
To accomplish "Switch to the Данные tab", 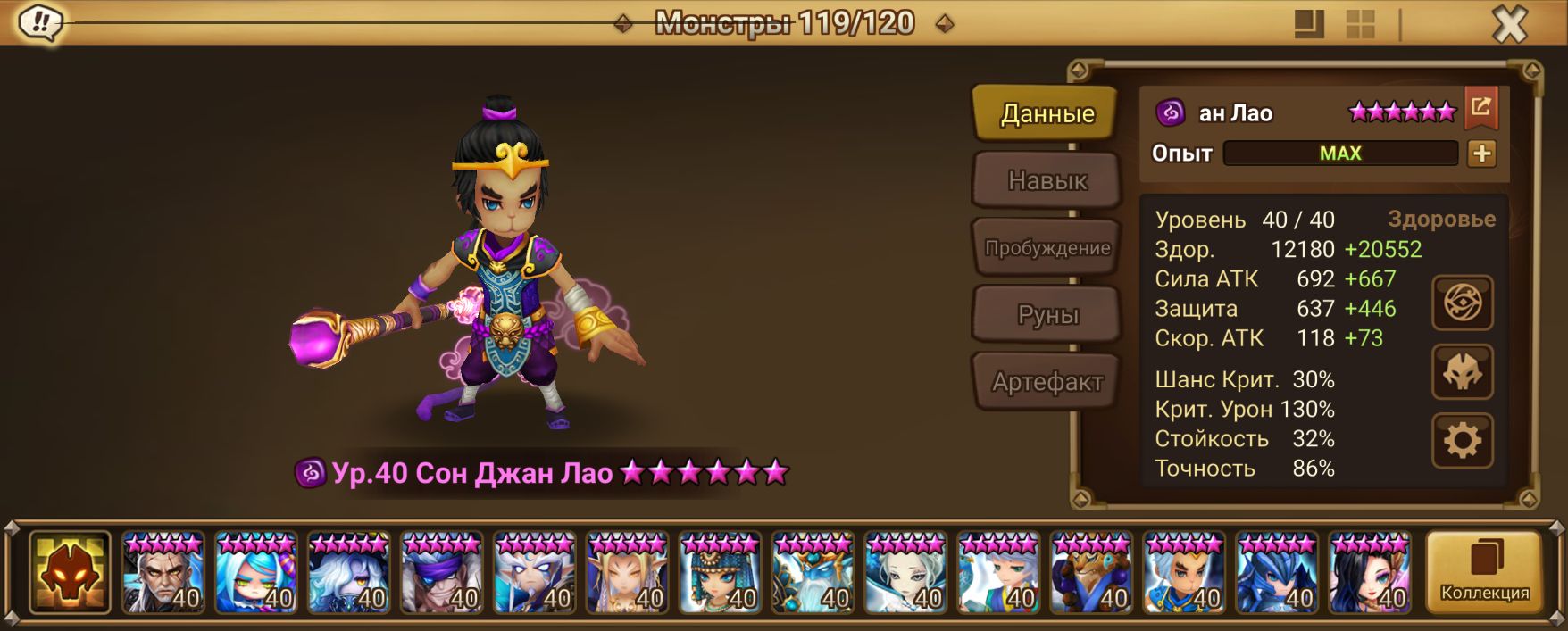I will click(x=1047, y=113).
